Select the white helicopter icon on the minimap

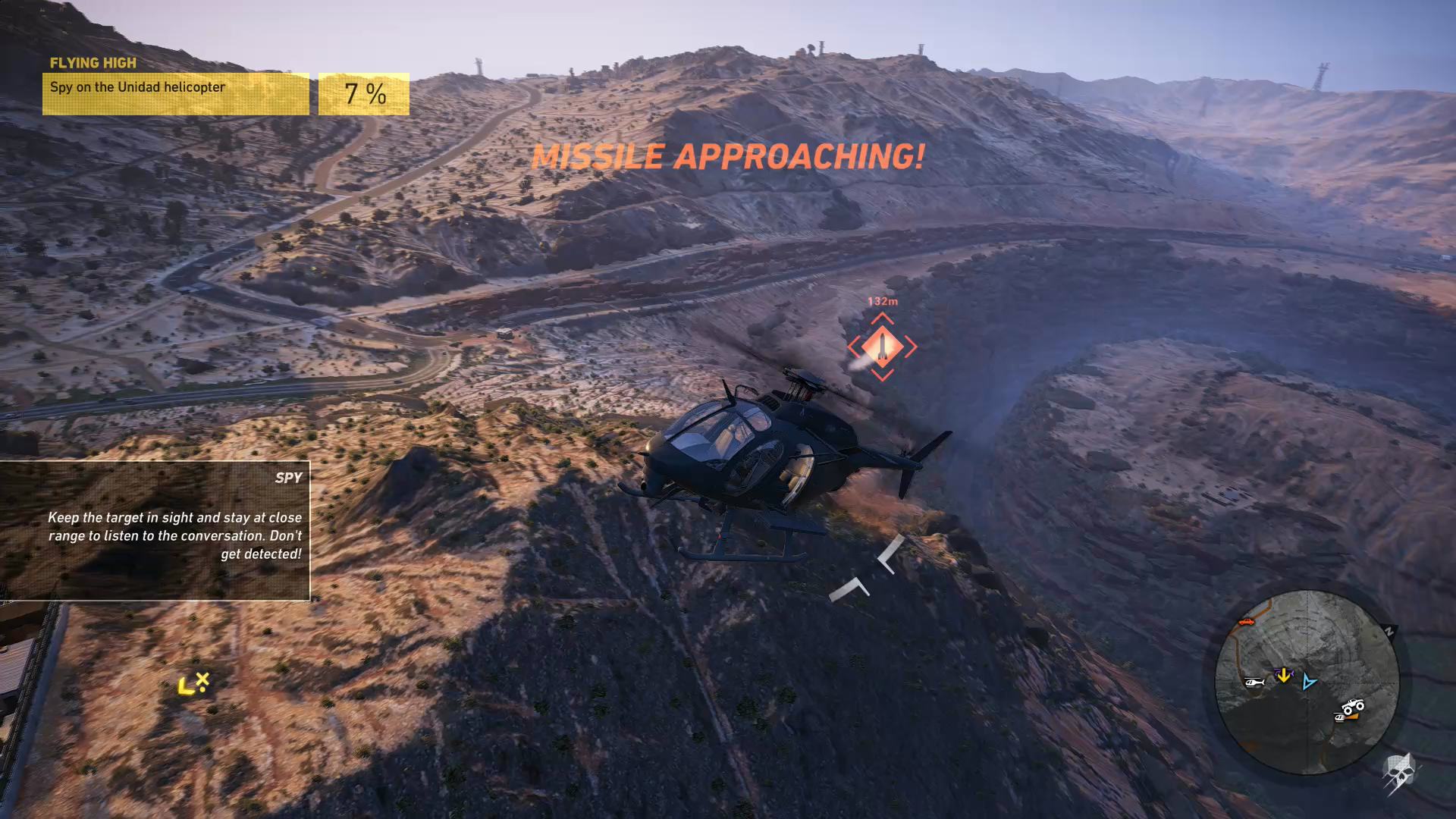click(x=1254, y=682)
